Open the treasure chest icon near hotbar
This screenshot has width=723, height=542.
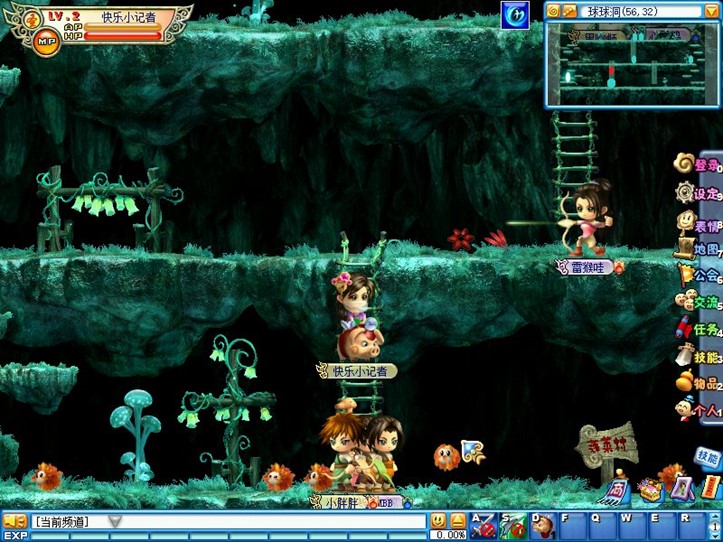tap(651, 489)
